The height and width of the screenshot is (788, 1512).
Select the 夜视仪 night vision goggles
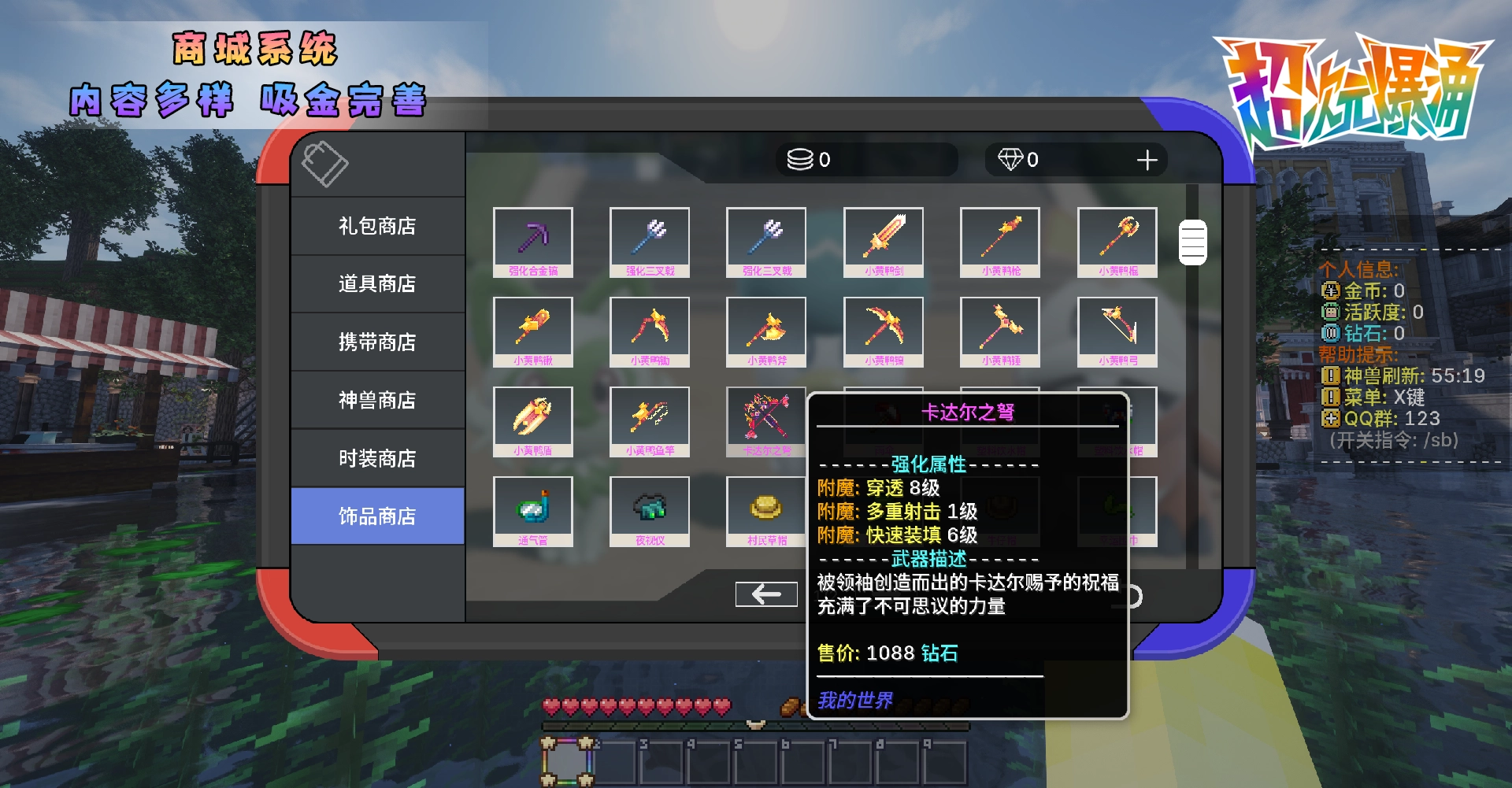point(649,510)
